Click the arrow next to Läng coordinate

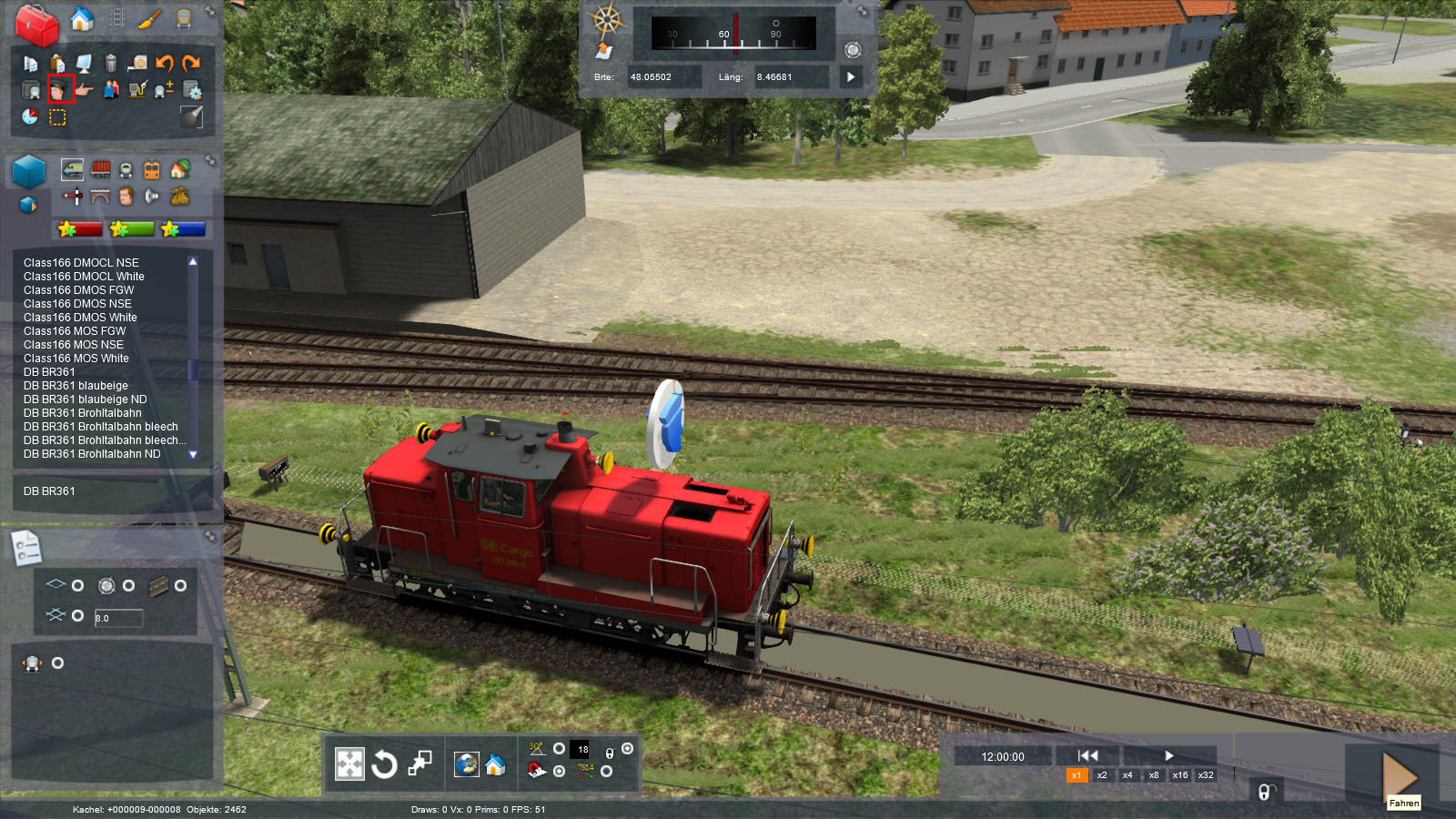(851, 77)
